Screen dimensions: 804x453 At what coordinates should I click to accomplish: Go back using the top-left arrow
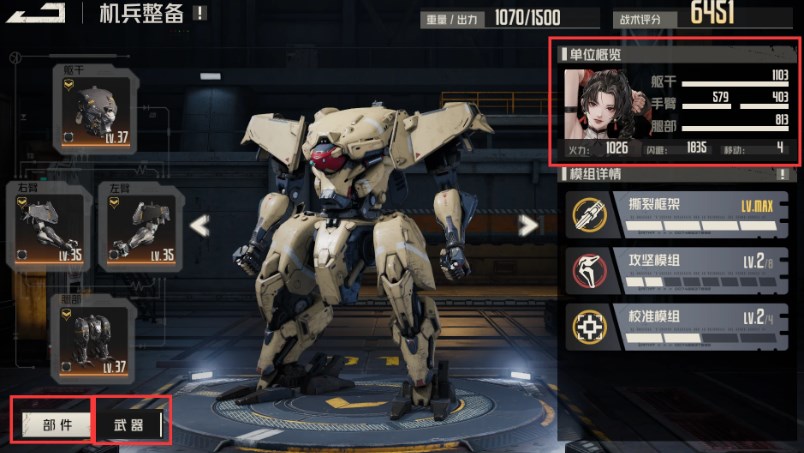pyautogui.click(x=40, y=11)
